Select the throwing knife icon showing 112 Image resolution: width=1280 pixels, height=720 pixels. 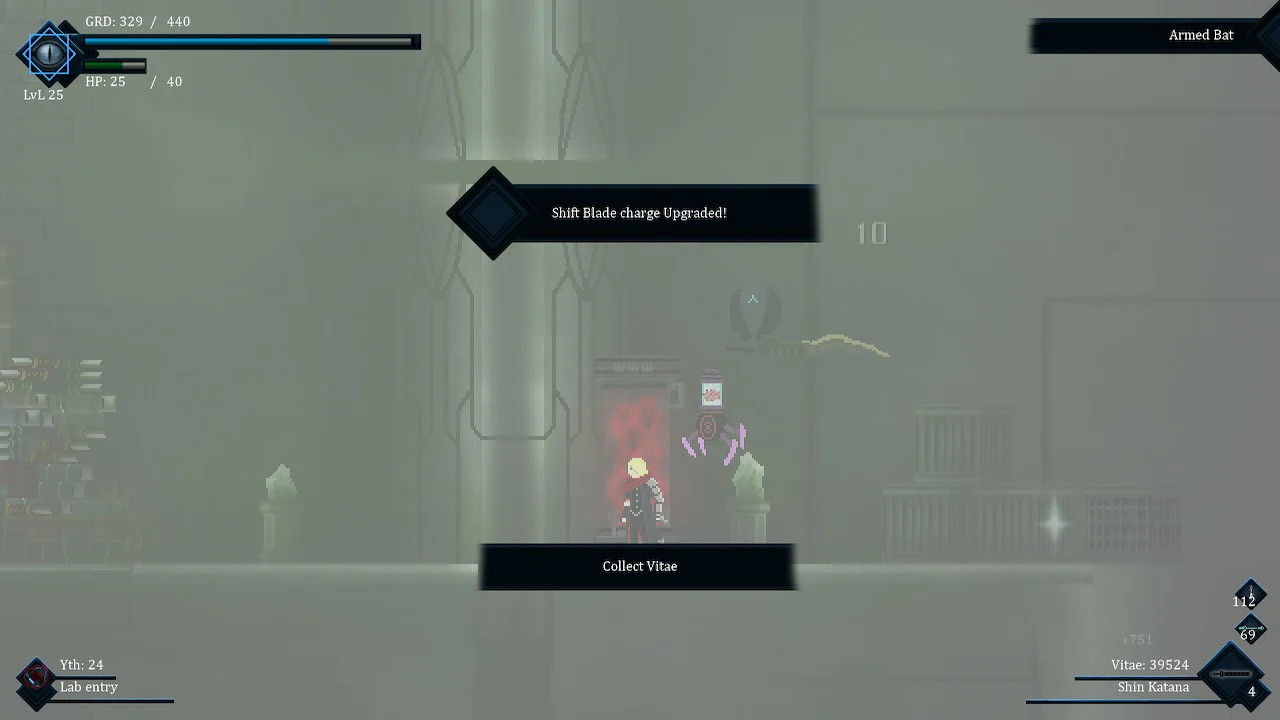[x=1249, y=592]
